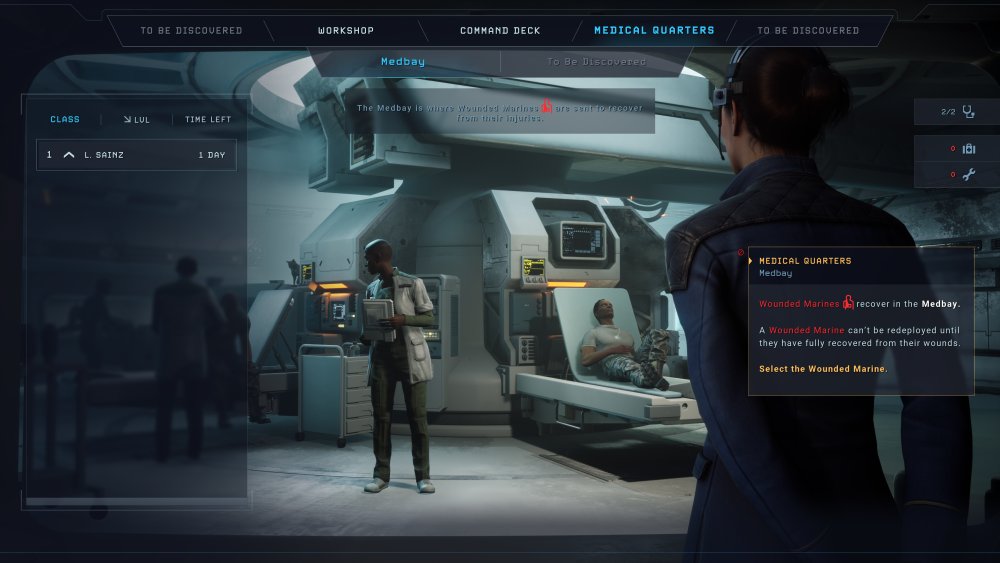This screenshot has height=563, width=1000.
Task: Open the Command Deck tab
Action: 500,31
